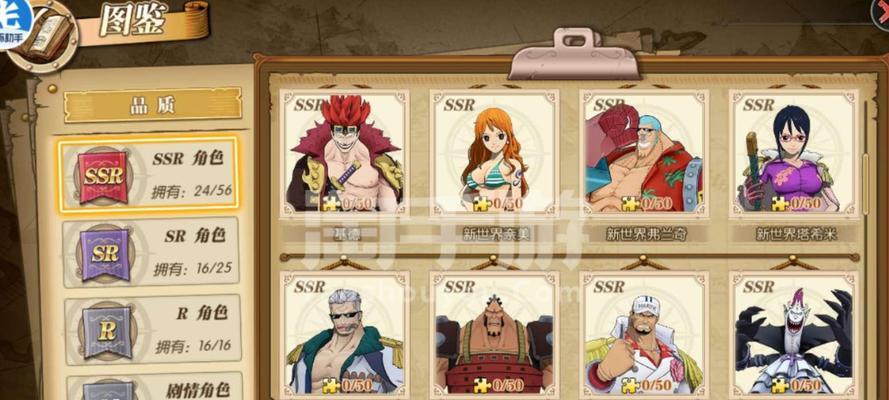This screenshot has width=889, height=400.
Task: Select the grey-haired sunglasses character card
Action: [x=345, y=335]
